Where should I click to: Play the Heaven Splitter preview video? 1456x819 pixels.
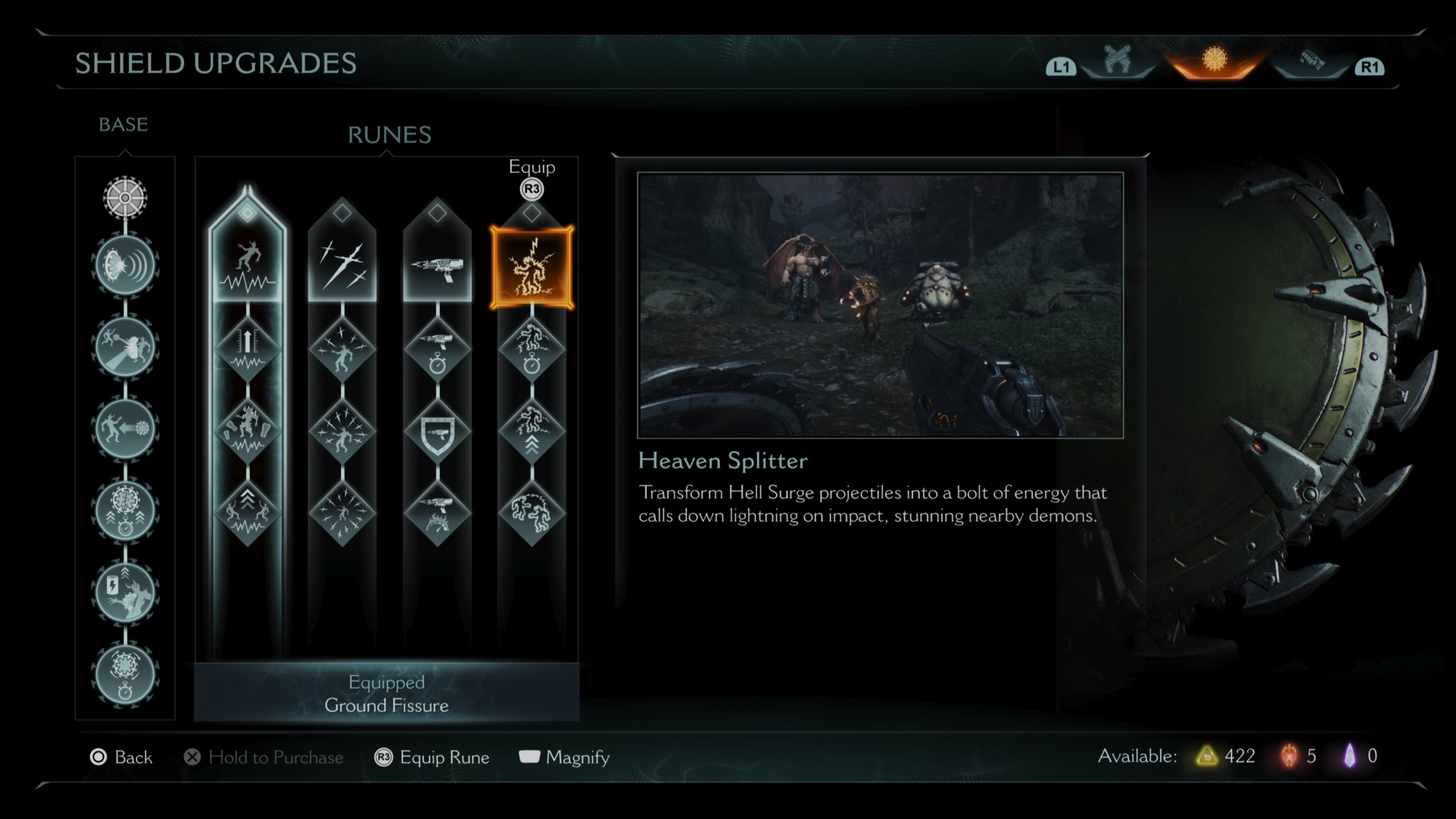pyautogui.click(x=880, y=305)
